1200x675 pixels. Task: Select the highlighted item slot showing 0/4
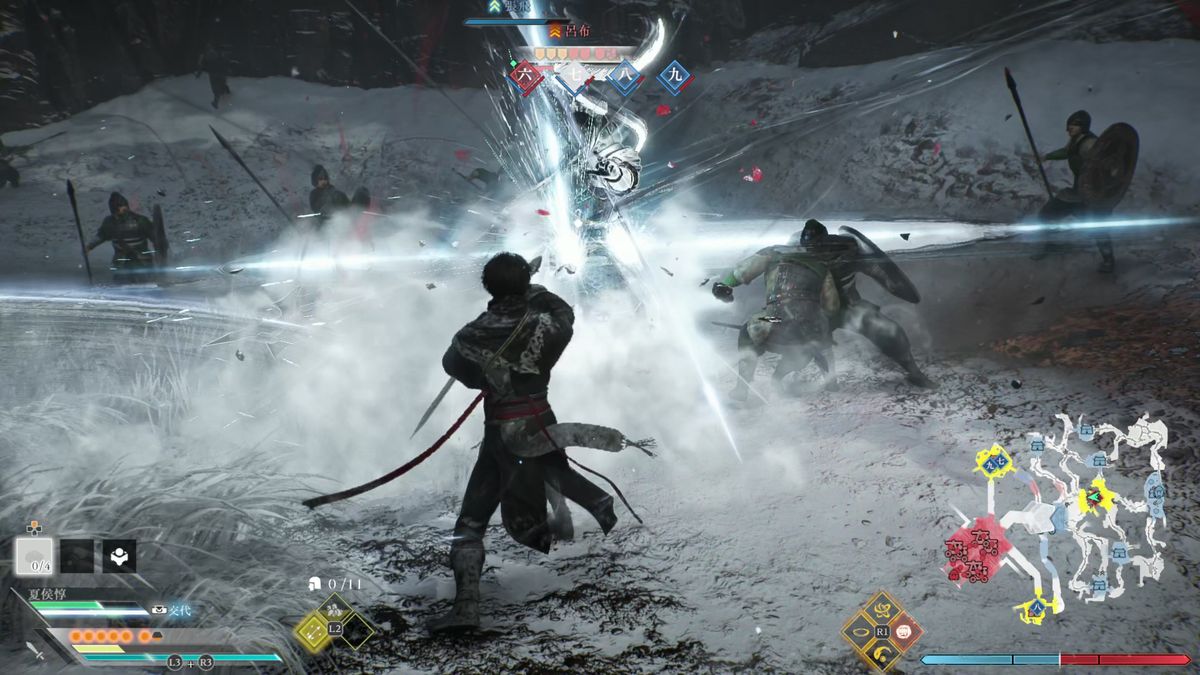(x=35, y=556)
